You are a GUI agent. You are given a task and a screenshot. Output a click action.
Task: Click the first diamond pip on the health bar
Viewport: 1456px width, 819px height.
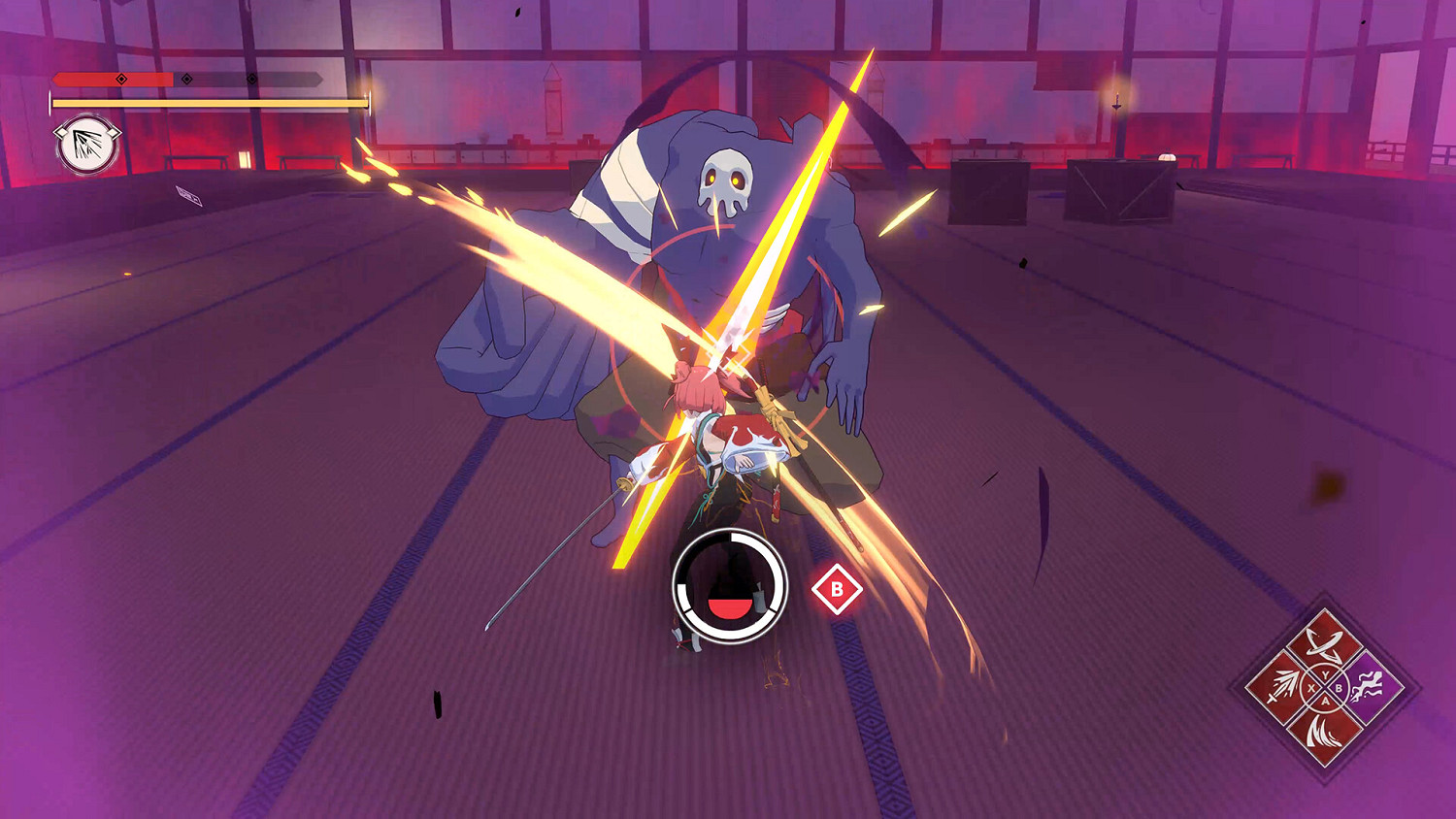[x=120, y=80]
